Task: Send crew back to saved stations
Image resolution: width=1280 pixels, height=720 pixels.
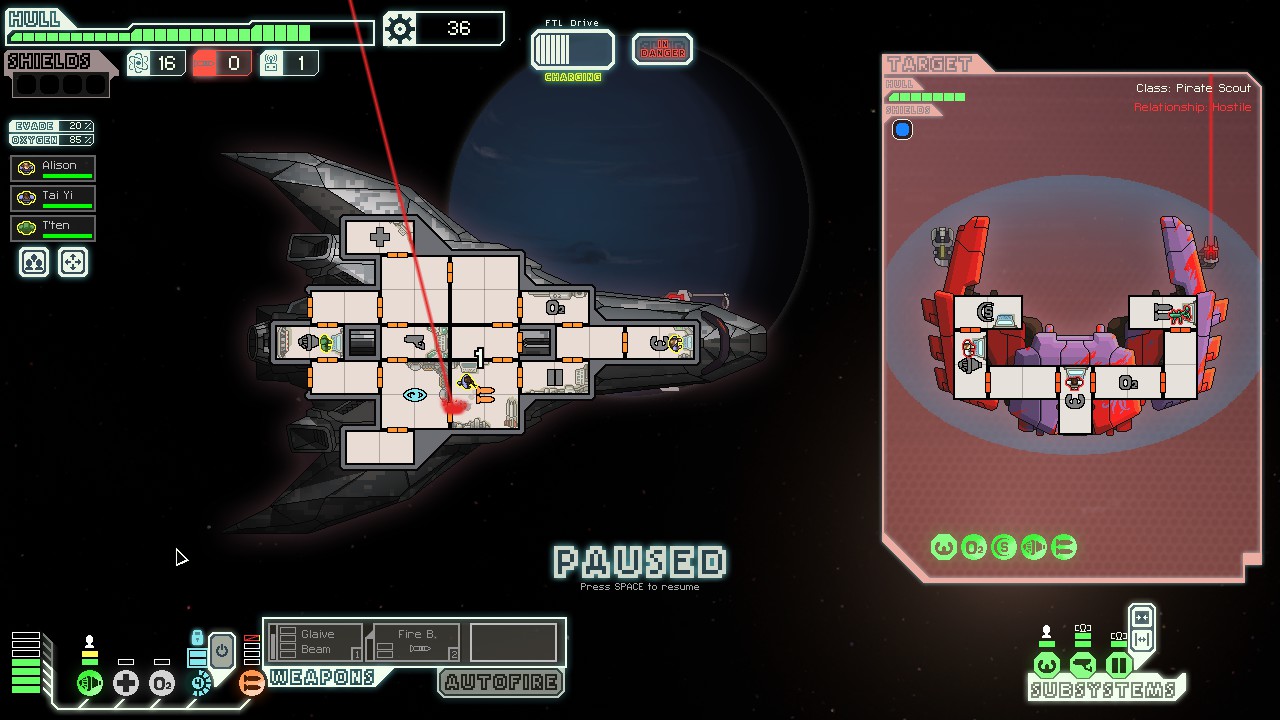Action: [x=73, y=262]
